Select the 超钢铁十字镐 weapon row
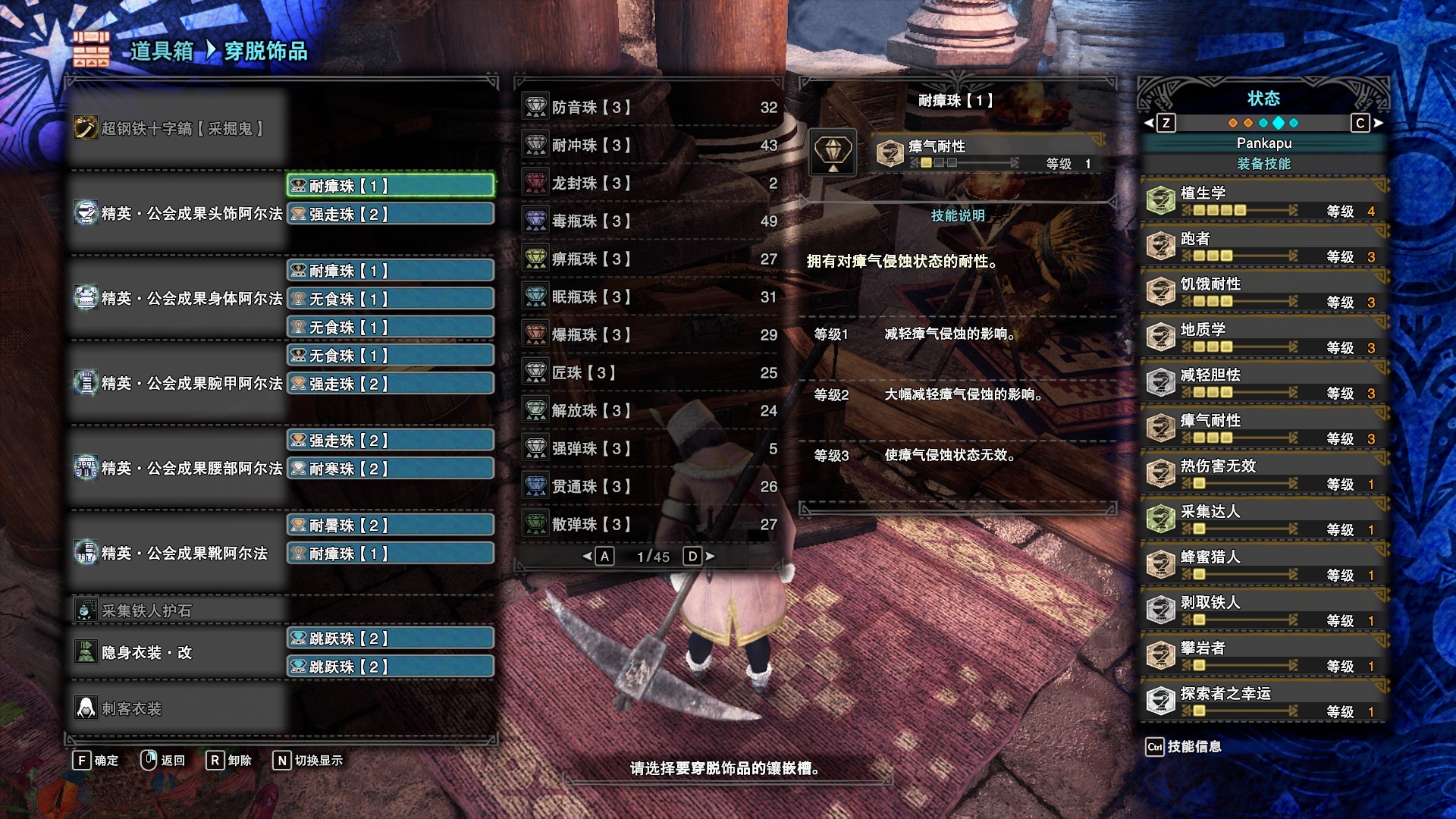The image size is (1456, 819). click(179, 128)
